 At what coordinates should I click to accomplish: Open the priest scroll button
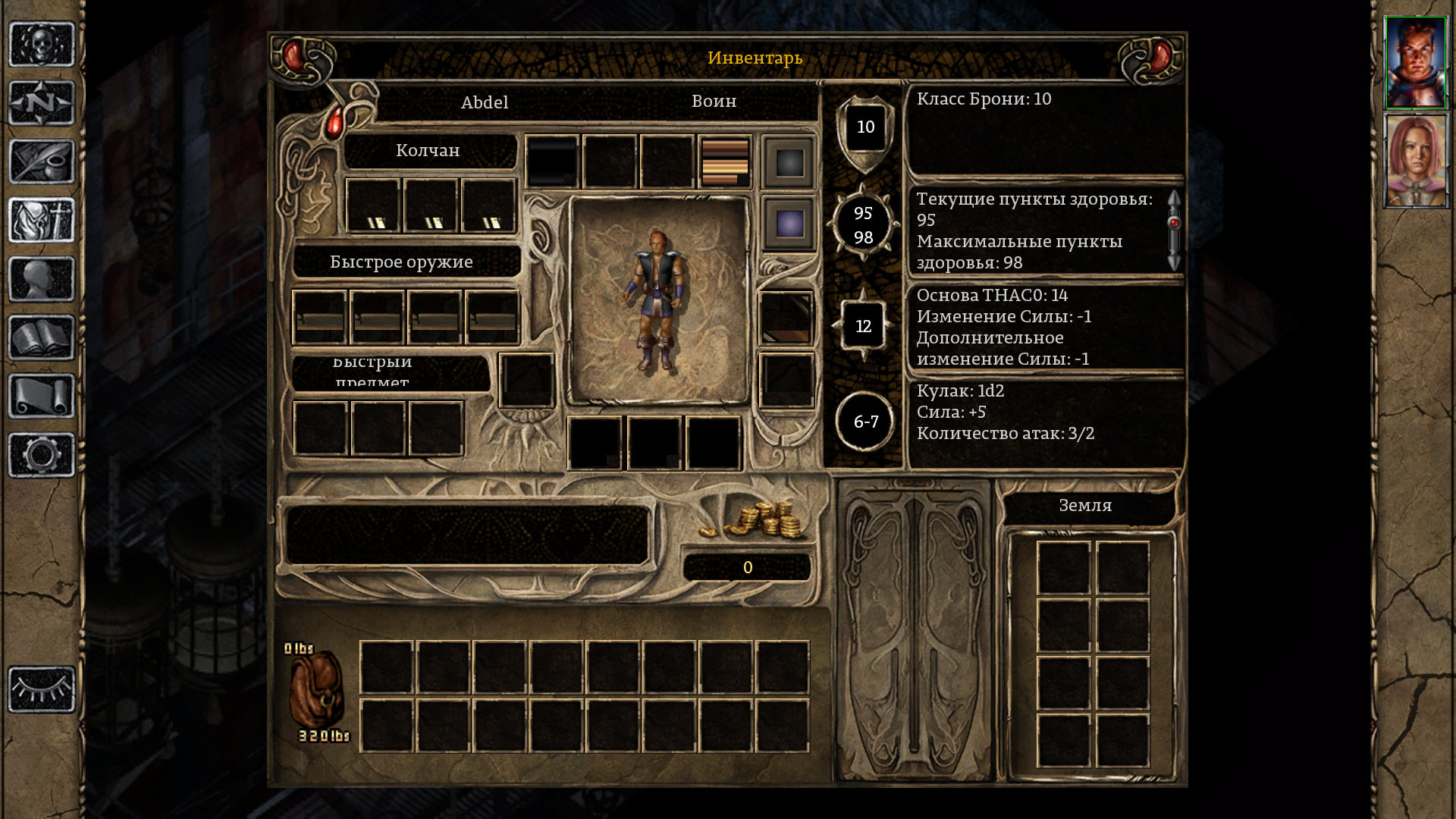click(42, 396)
